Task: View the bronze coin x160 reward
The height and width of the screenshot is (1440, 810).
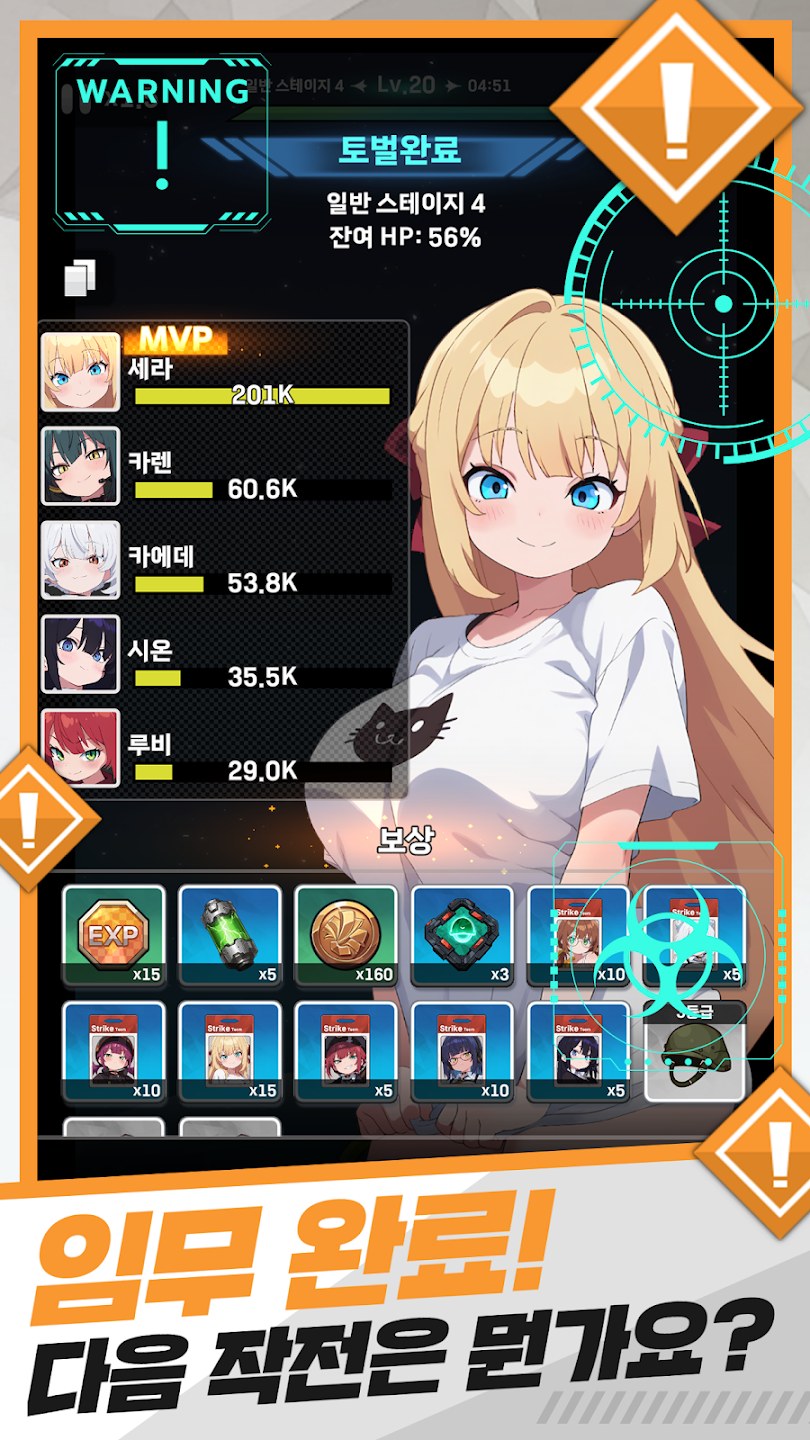Action: coord(346,936)
